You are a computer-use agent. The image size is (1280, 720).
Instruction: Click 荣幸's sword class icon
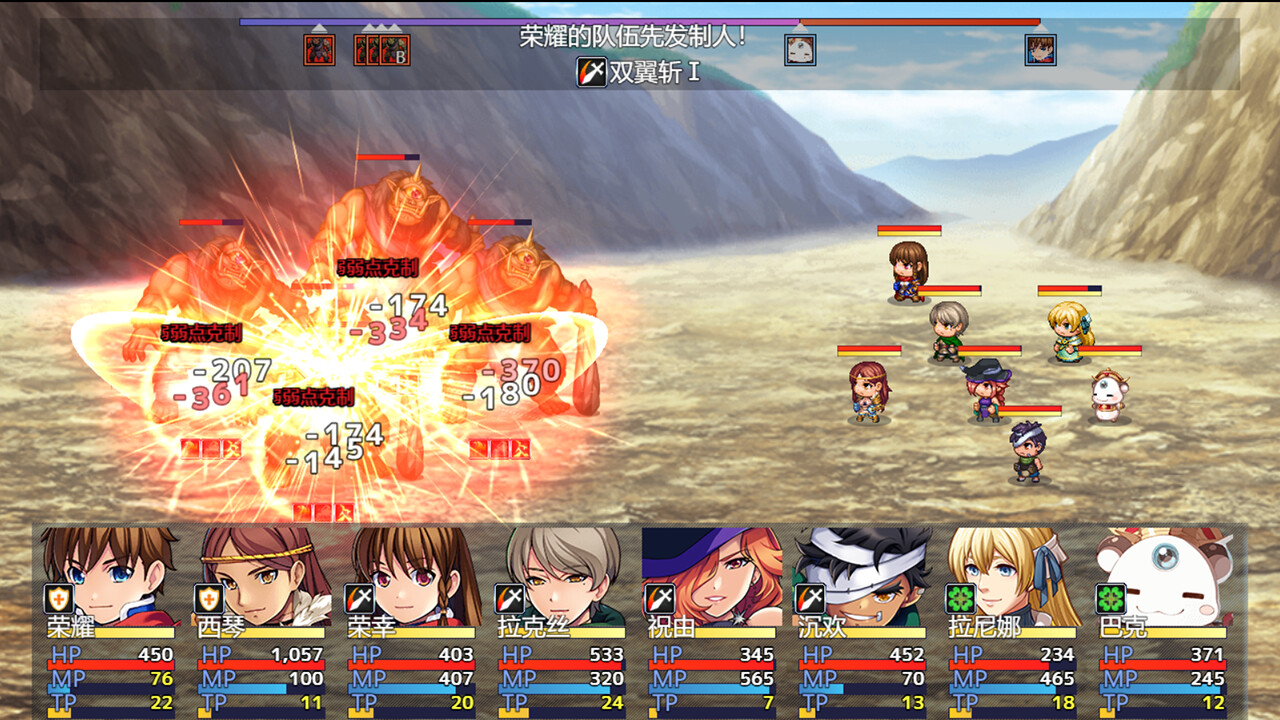[x=361, y=600]
